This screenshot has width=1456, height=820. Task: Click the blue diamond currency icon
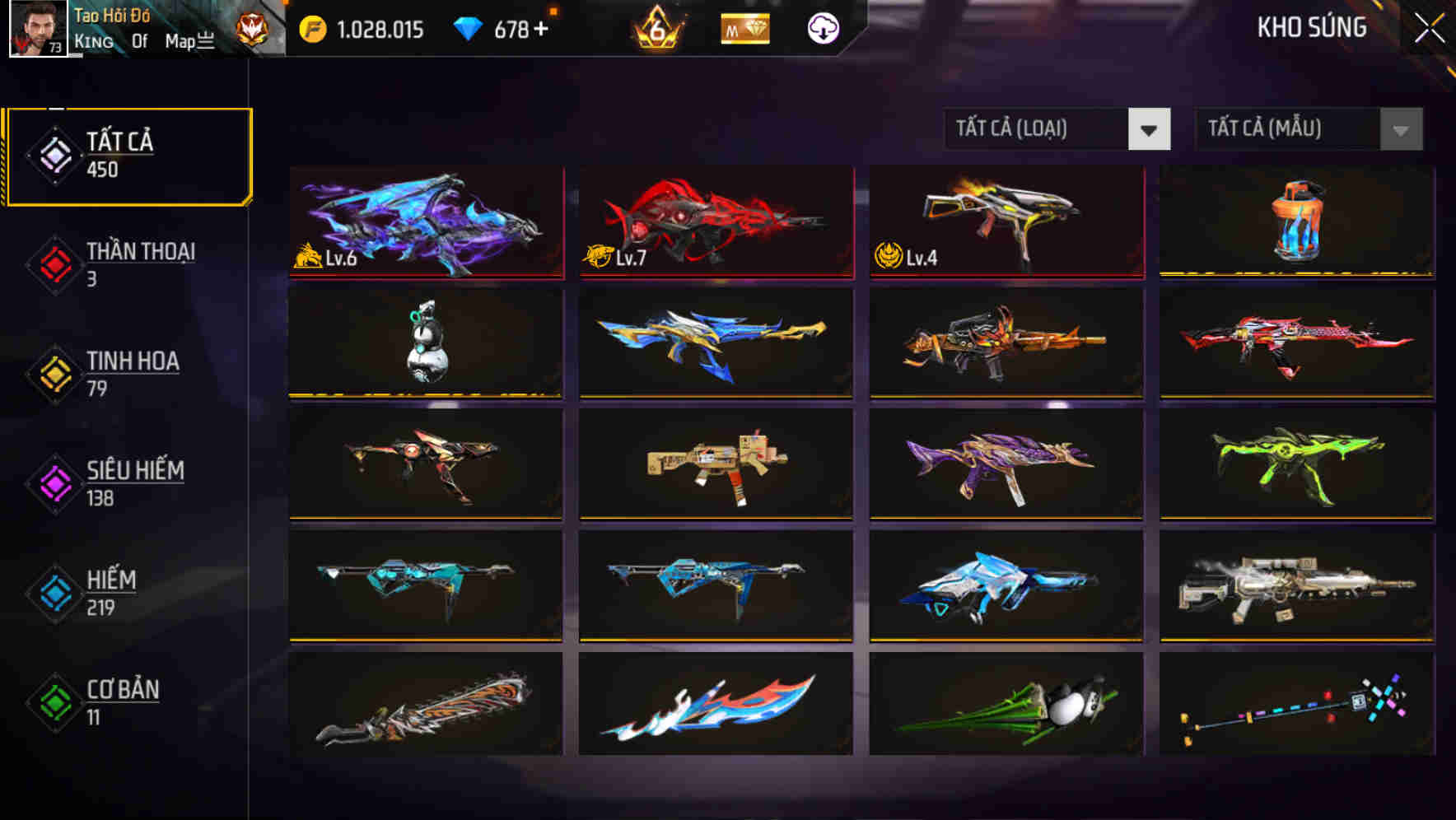coord(465,29)
